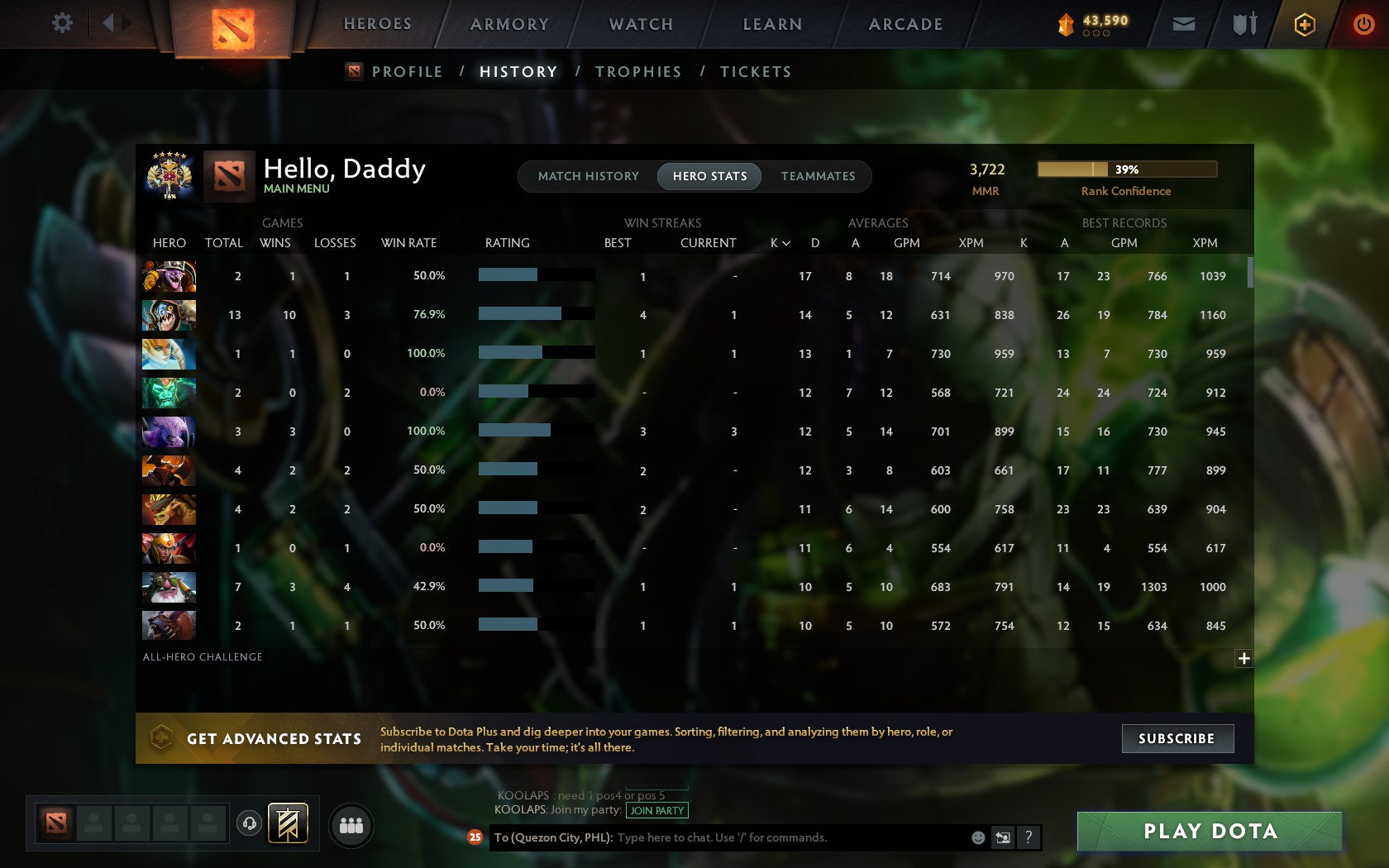
Task: Click the Rank Confidence progress bar
Action: click(x=1126, y=169)
